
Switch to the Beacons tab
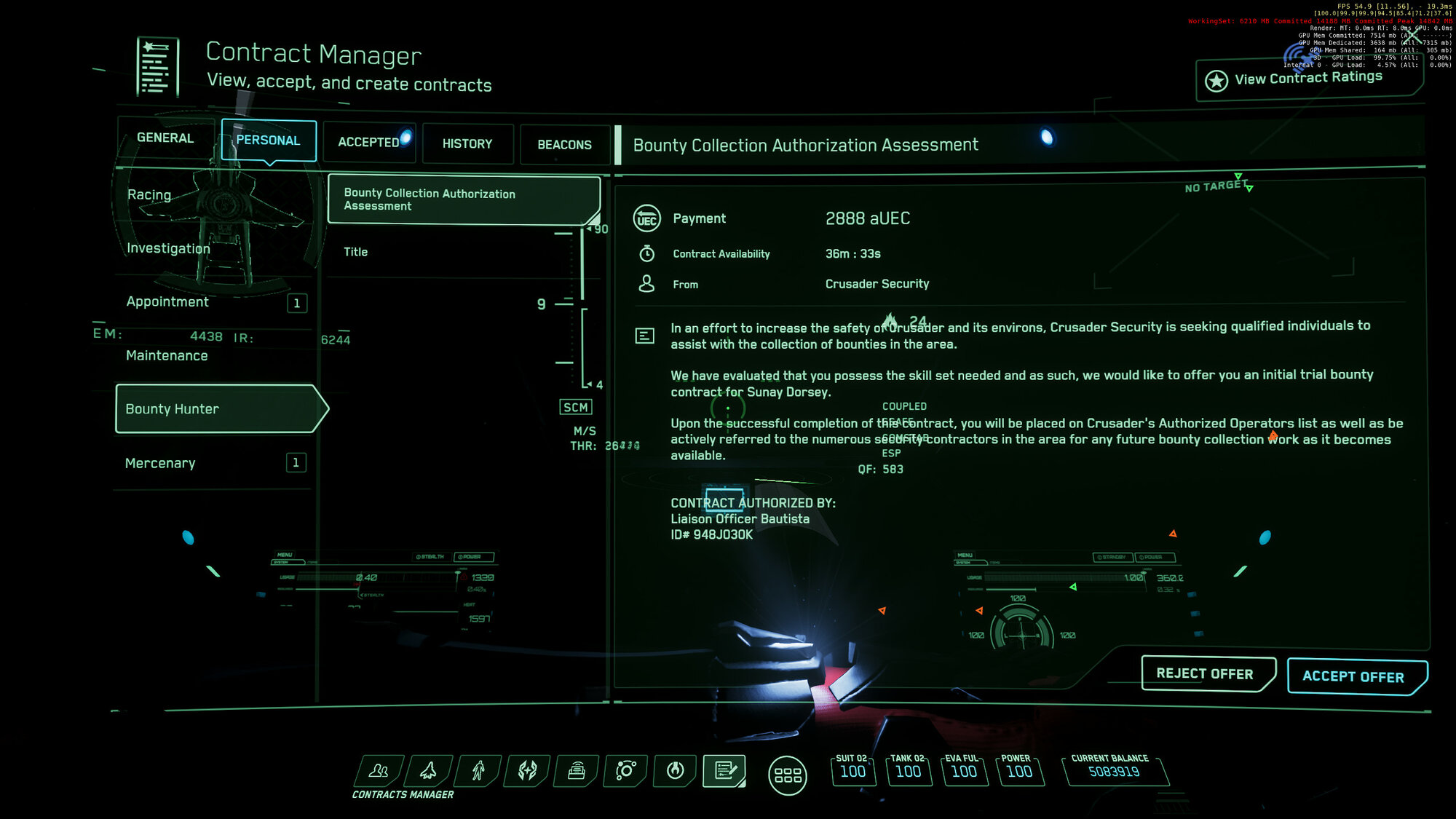coord(564,145)
